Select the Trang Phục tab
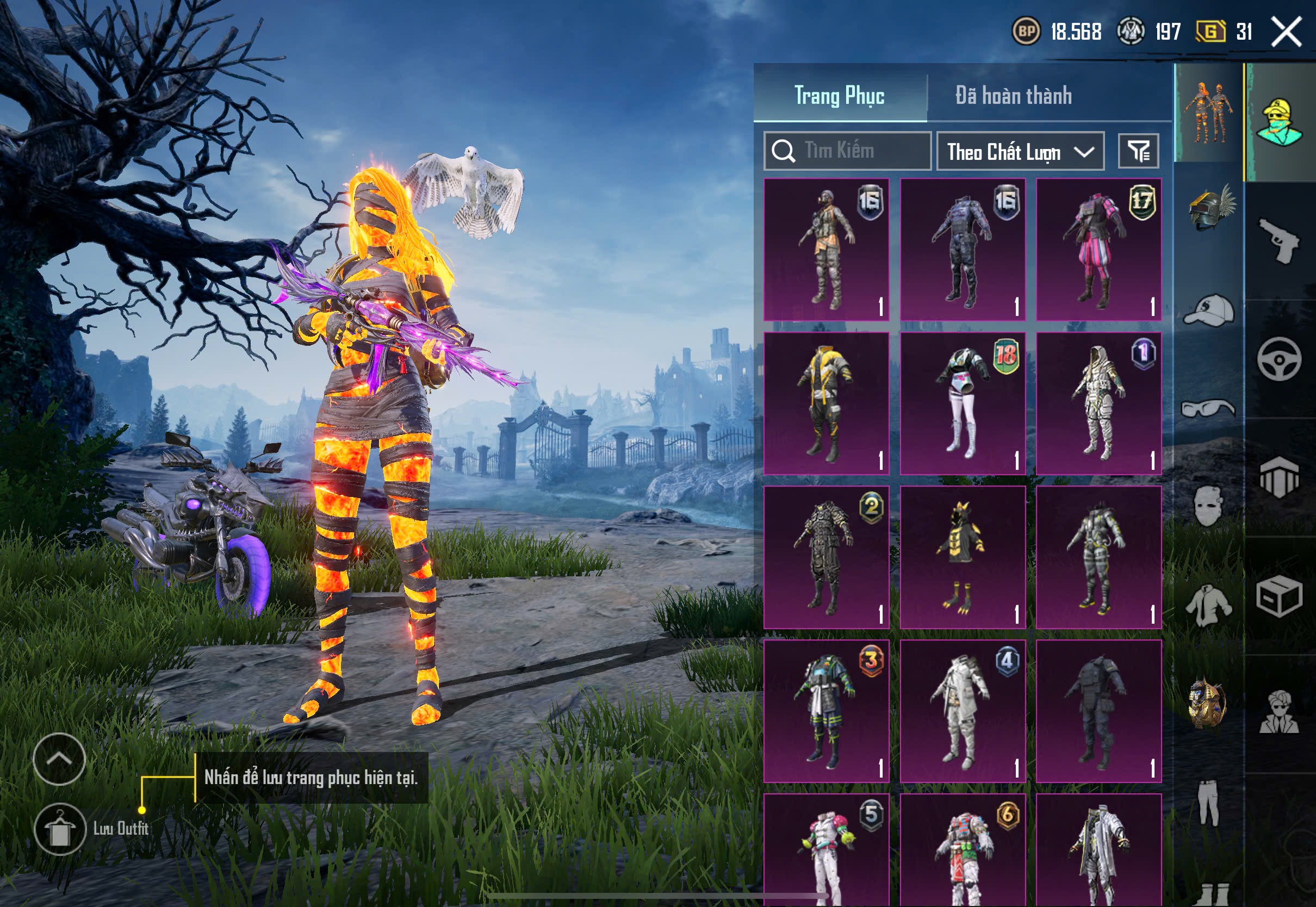Image resolution: width=1316 pixels, height=907 pixels. 839,96
